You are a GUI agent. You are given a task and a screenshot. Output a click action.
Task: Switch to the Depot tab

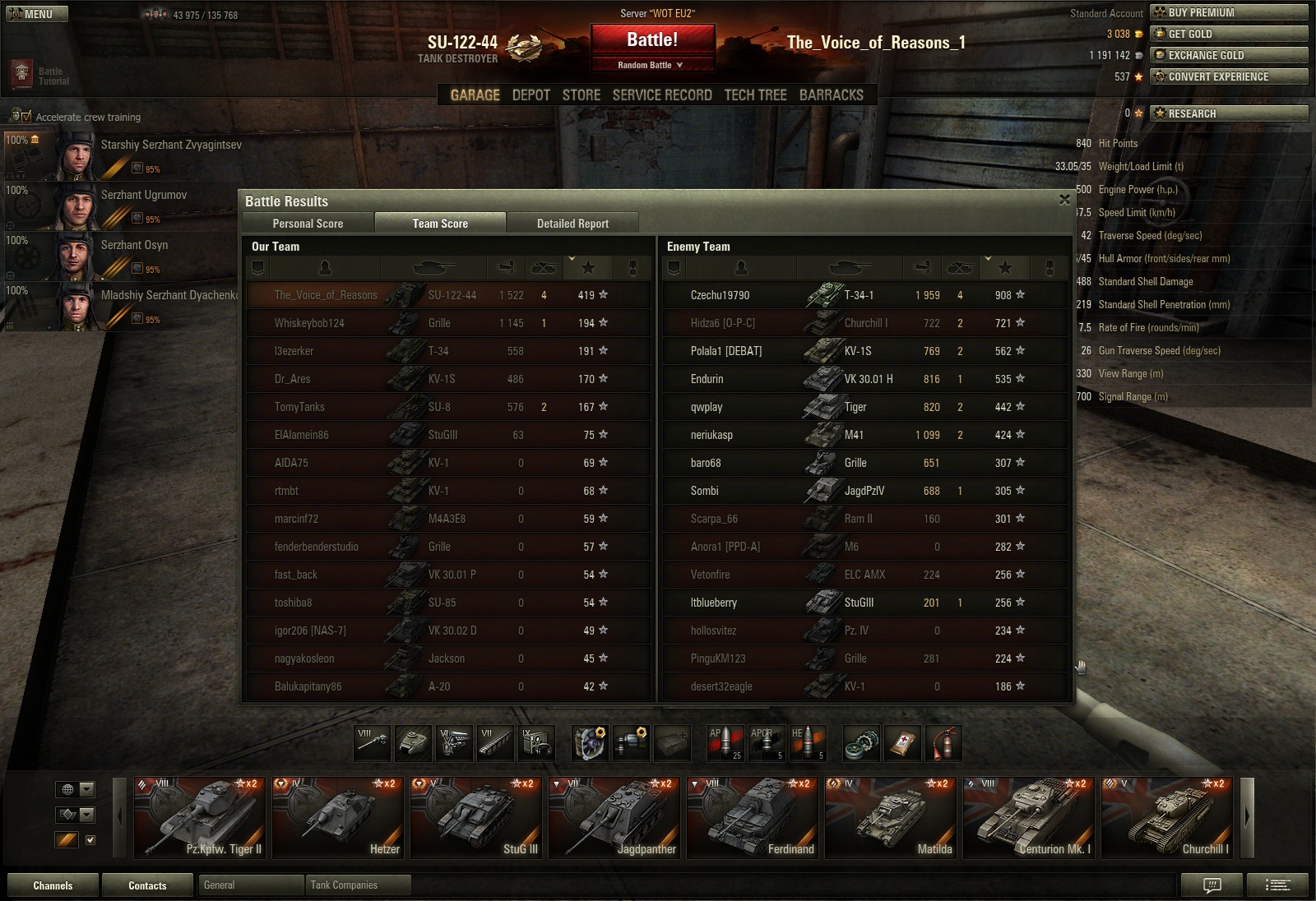[x=531, y=95]
